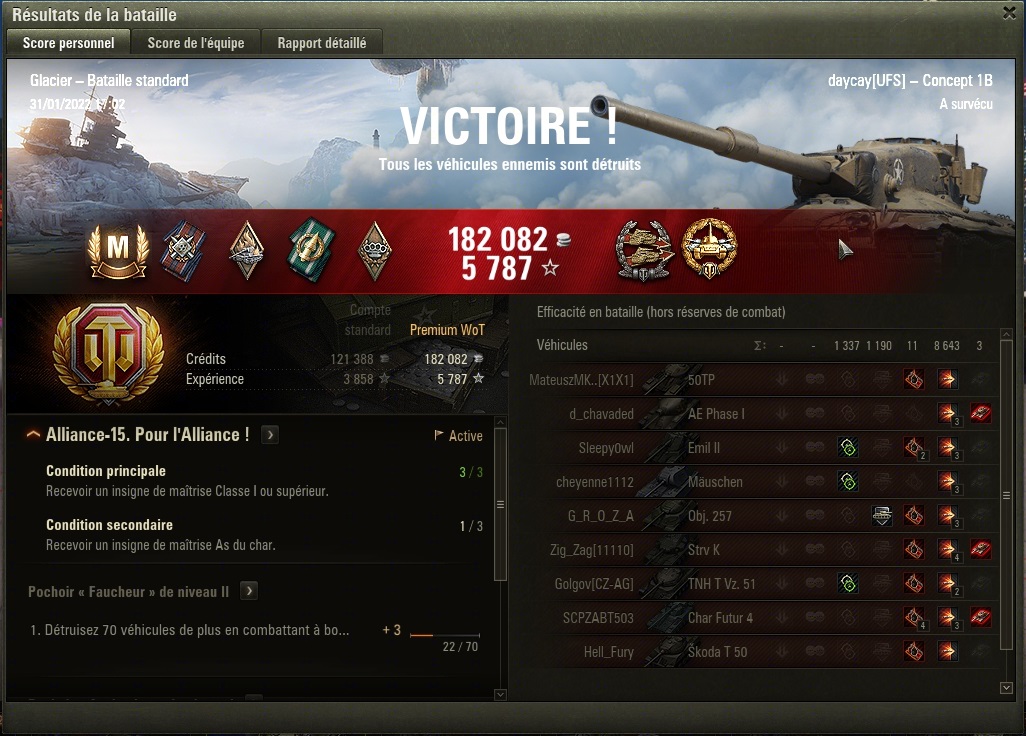Collapse the Alliance-15 mission header
1026x736 pixels.
(x=34, y=435)
